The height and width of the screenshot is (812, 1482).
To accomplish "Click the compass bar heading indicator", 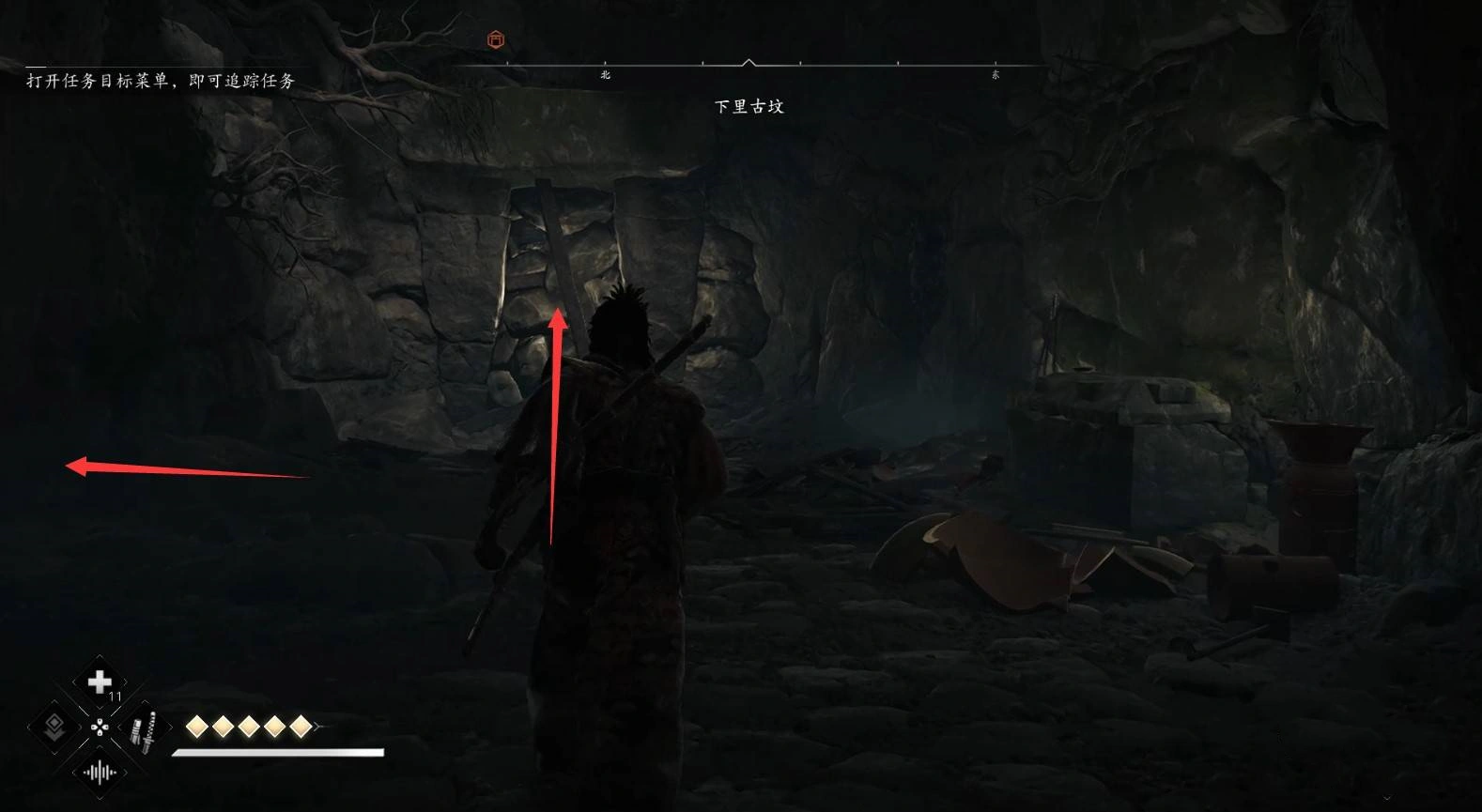I will click(x=749, y=63).
